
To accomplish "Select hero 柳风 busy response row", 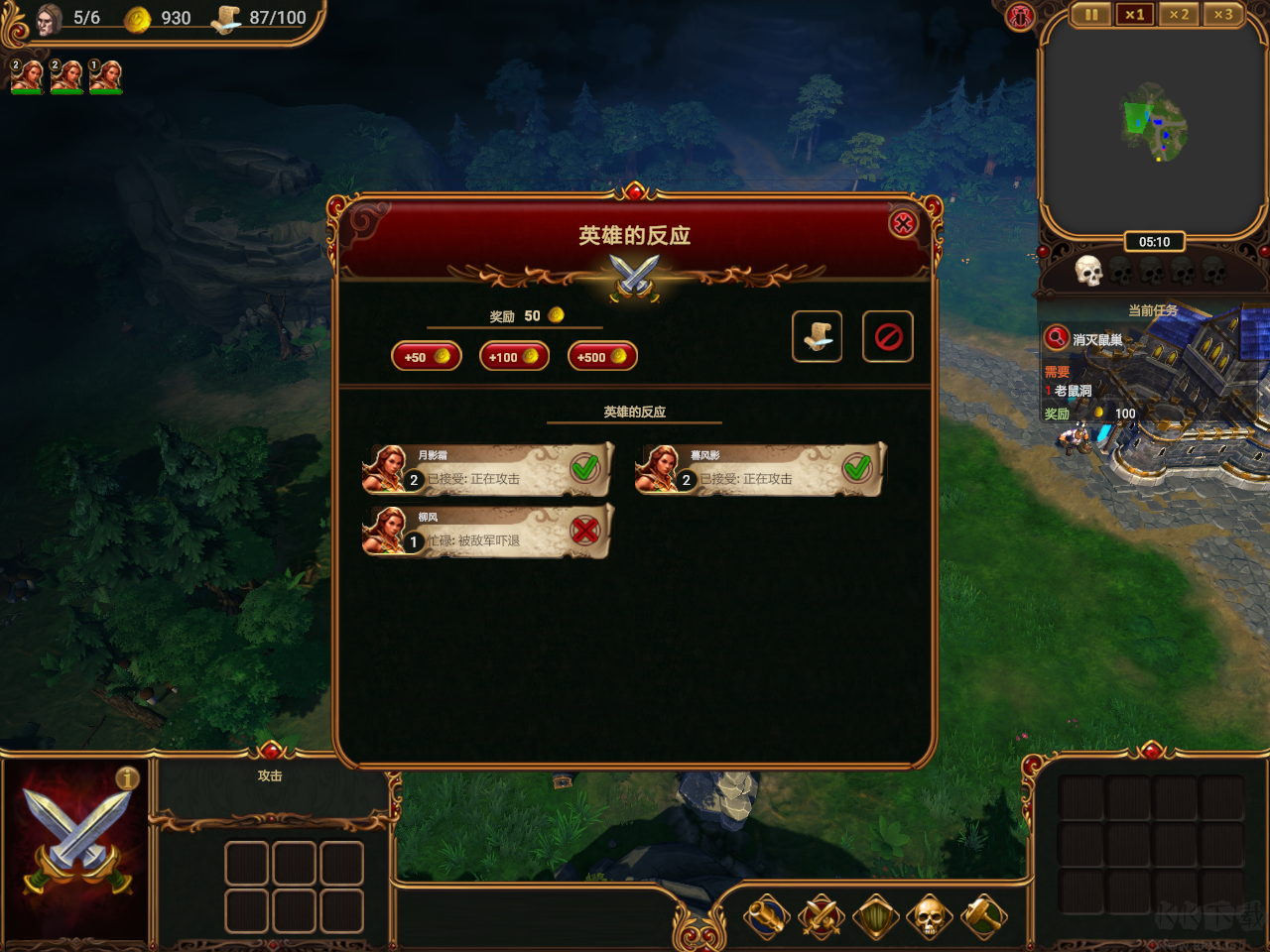I will point(487,533).
